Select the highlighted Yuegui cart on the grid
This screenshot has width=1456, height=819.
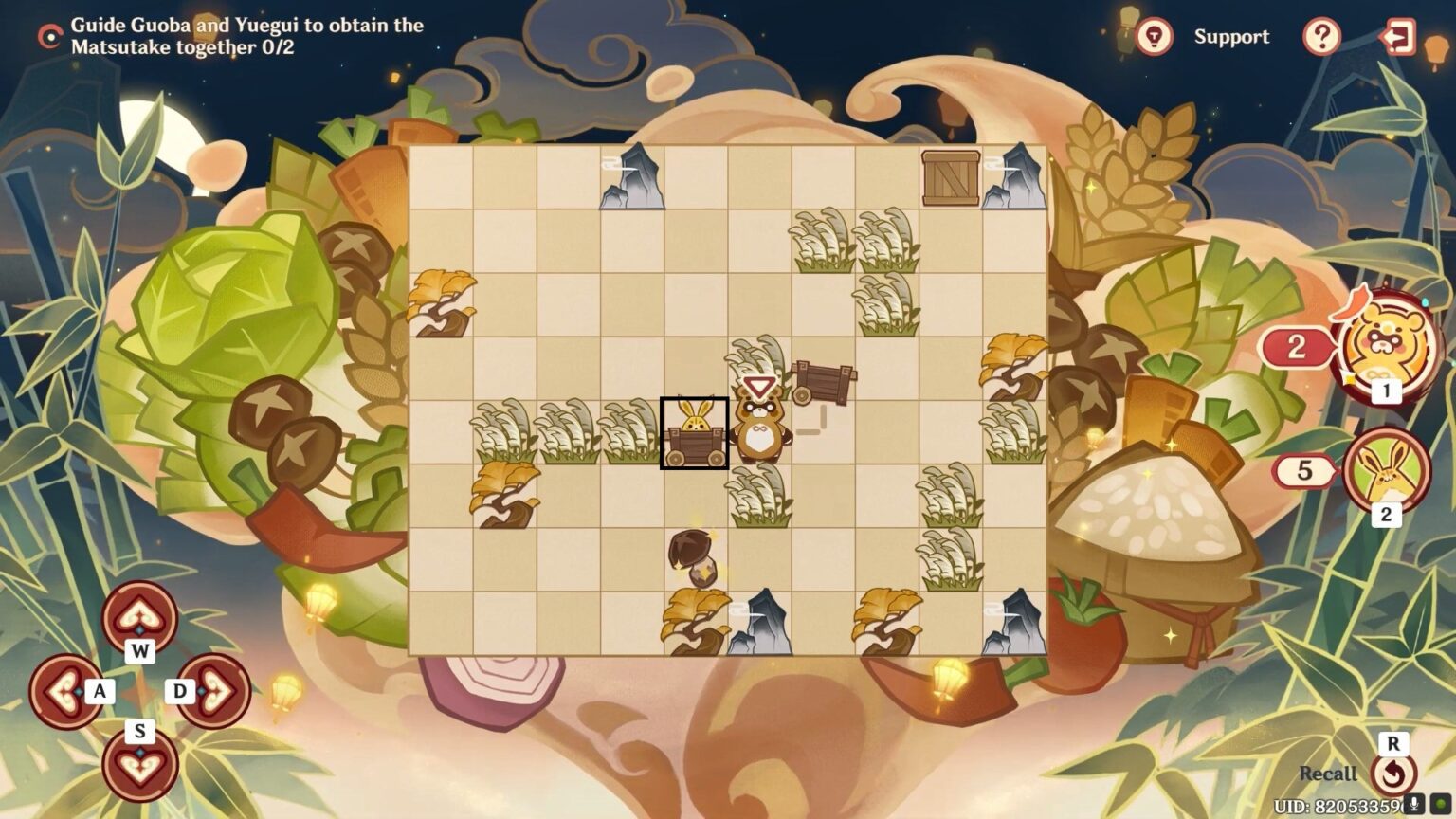[694, 434]
